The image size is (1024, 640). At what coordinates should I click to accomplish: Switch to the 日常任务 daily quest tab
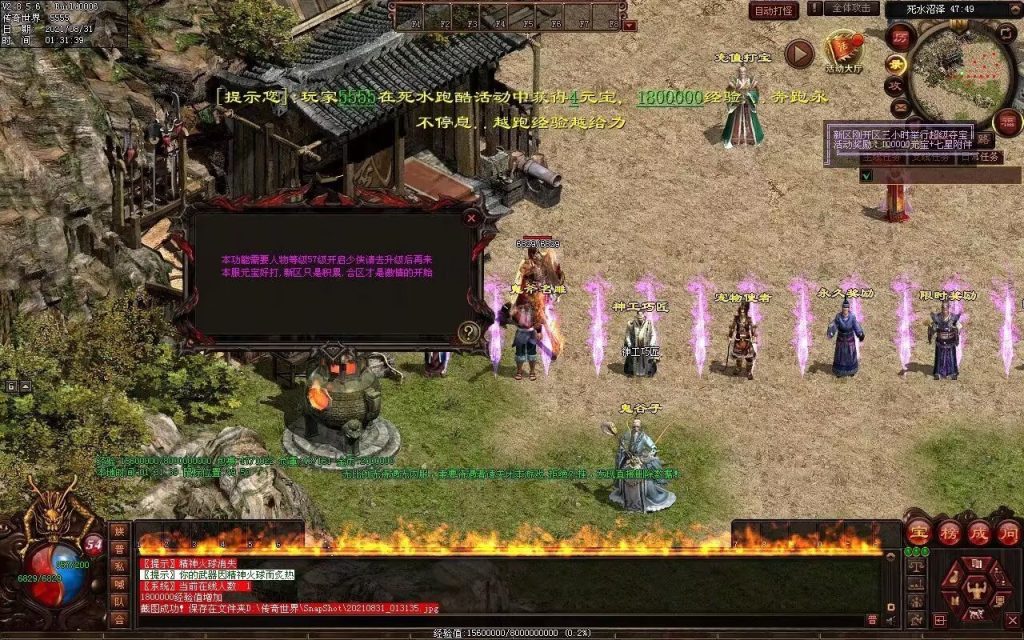click(978, 157)
